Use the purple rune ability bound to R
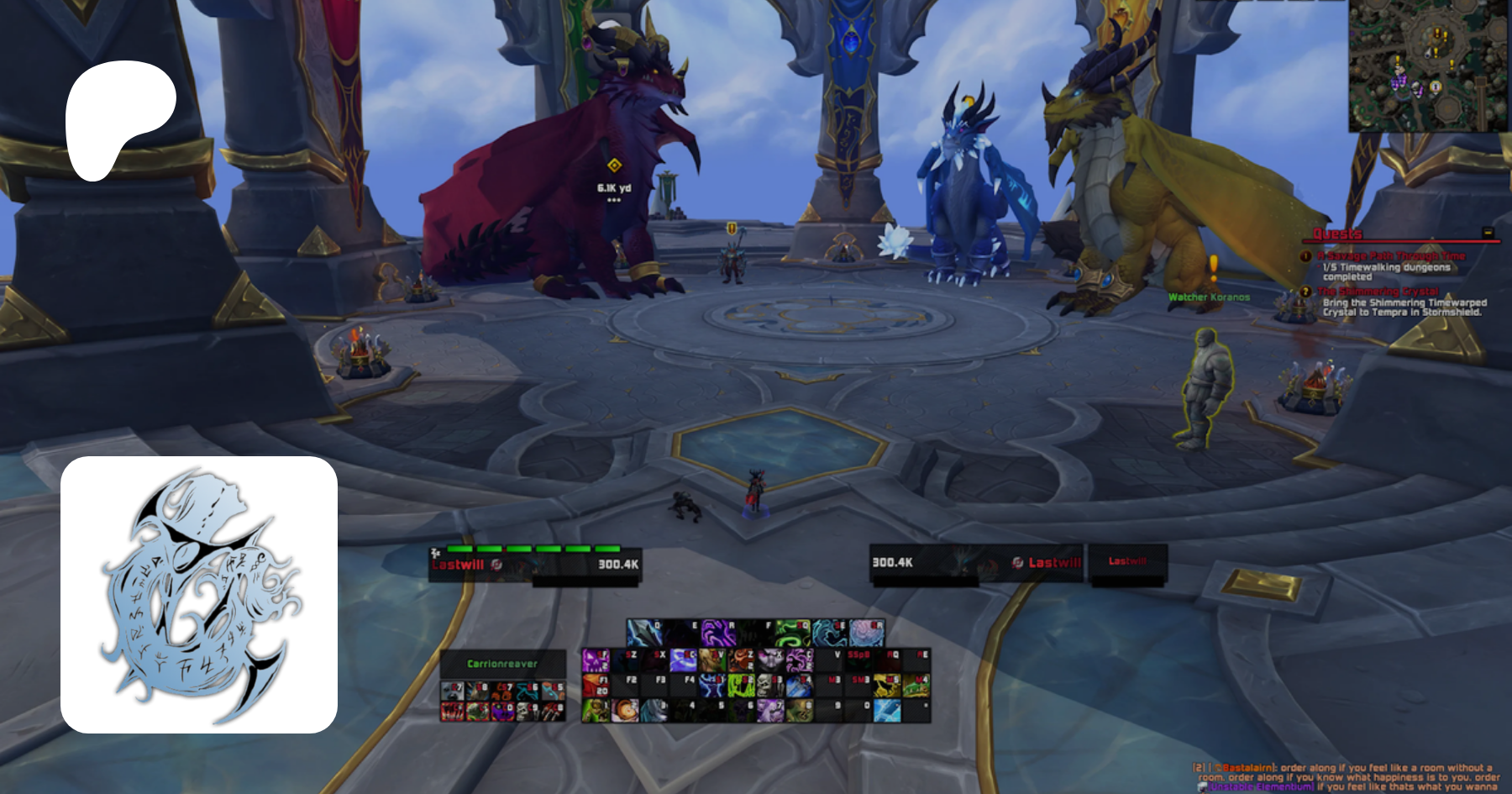1512x794 pixels. [x=718, y=632]
